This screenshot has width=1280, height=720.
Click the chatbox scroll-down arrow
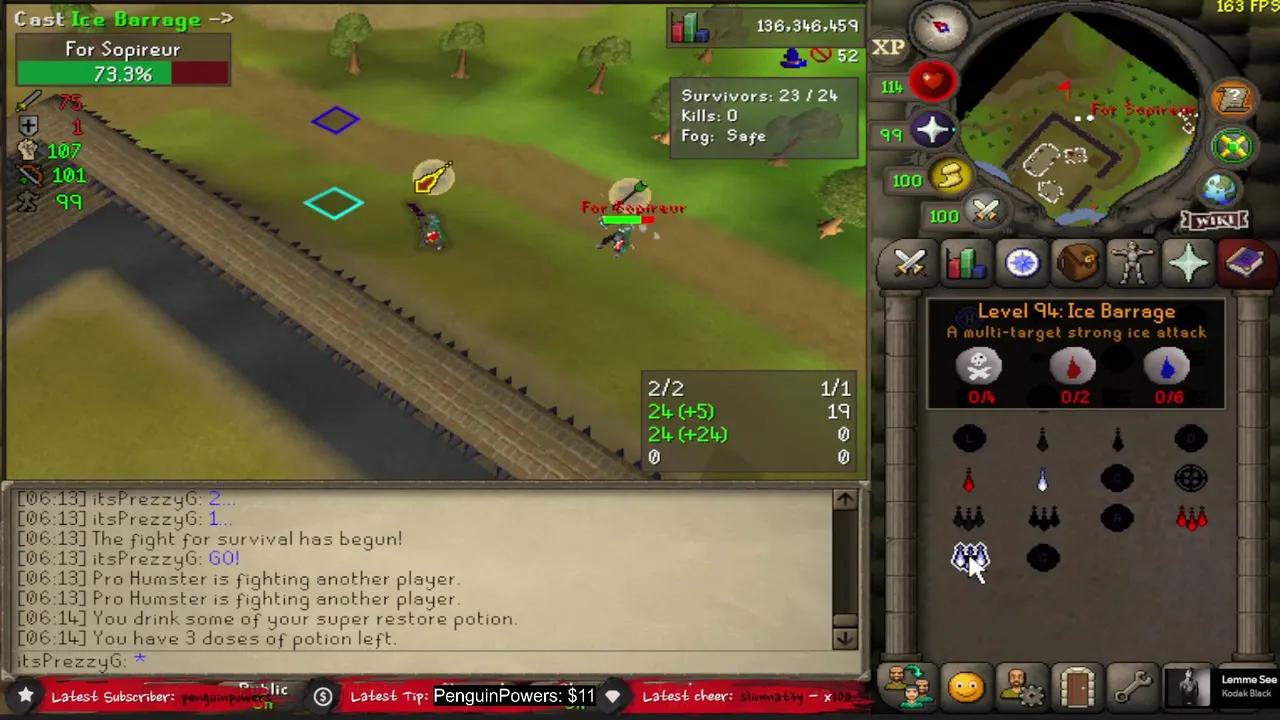point(843,638)
